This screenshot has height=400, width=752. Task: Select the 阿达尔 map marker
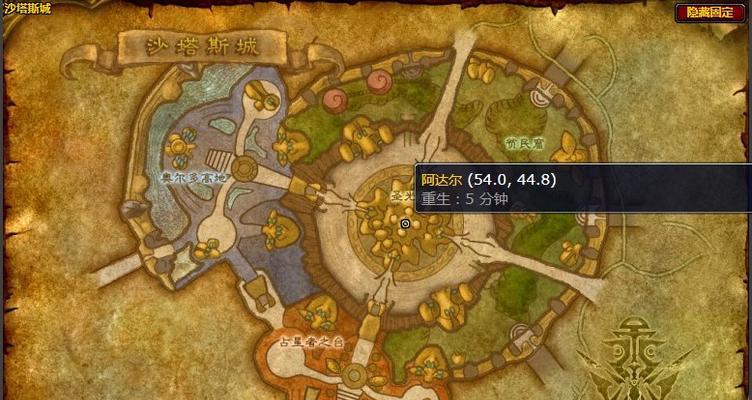coord(404,224)
